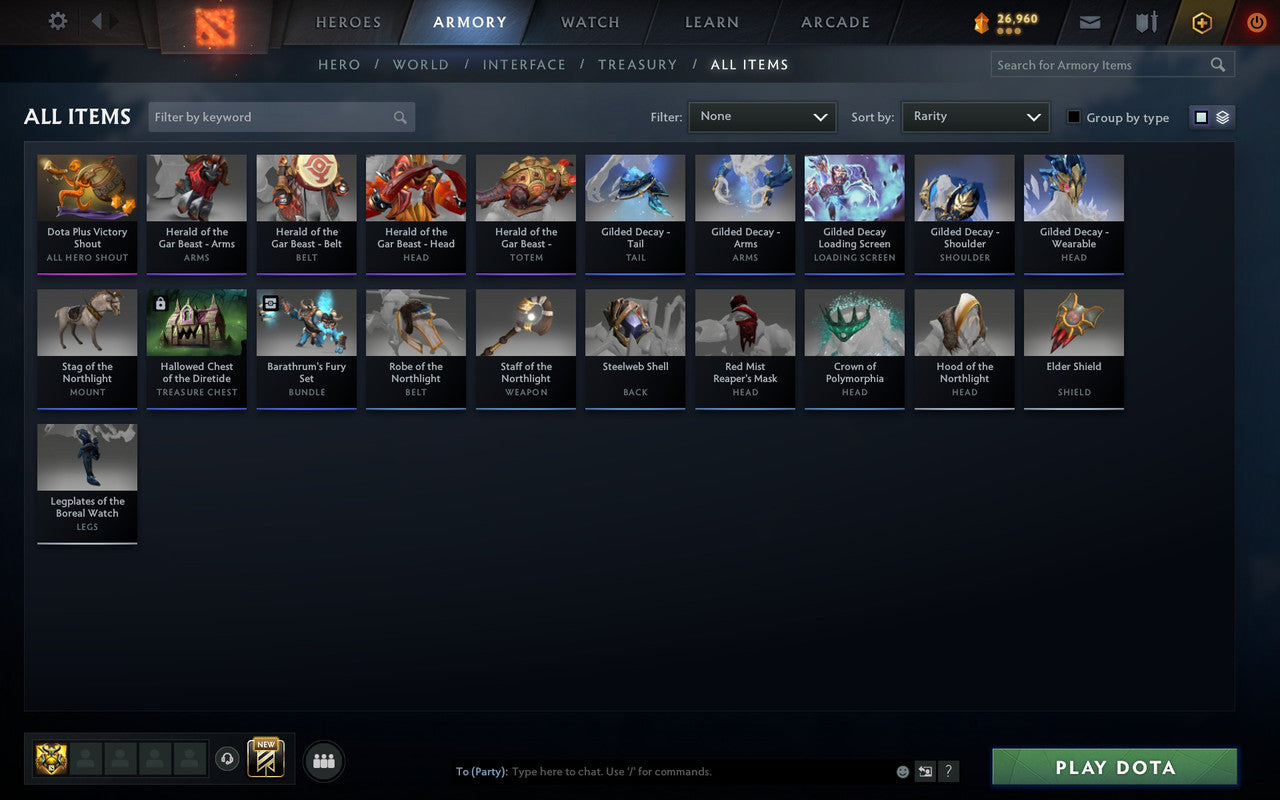Open the Dota Plus hexagon icon
Screen dimensions: 1280x800
click(1201, 21)
